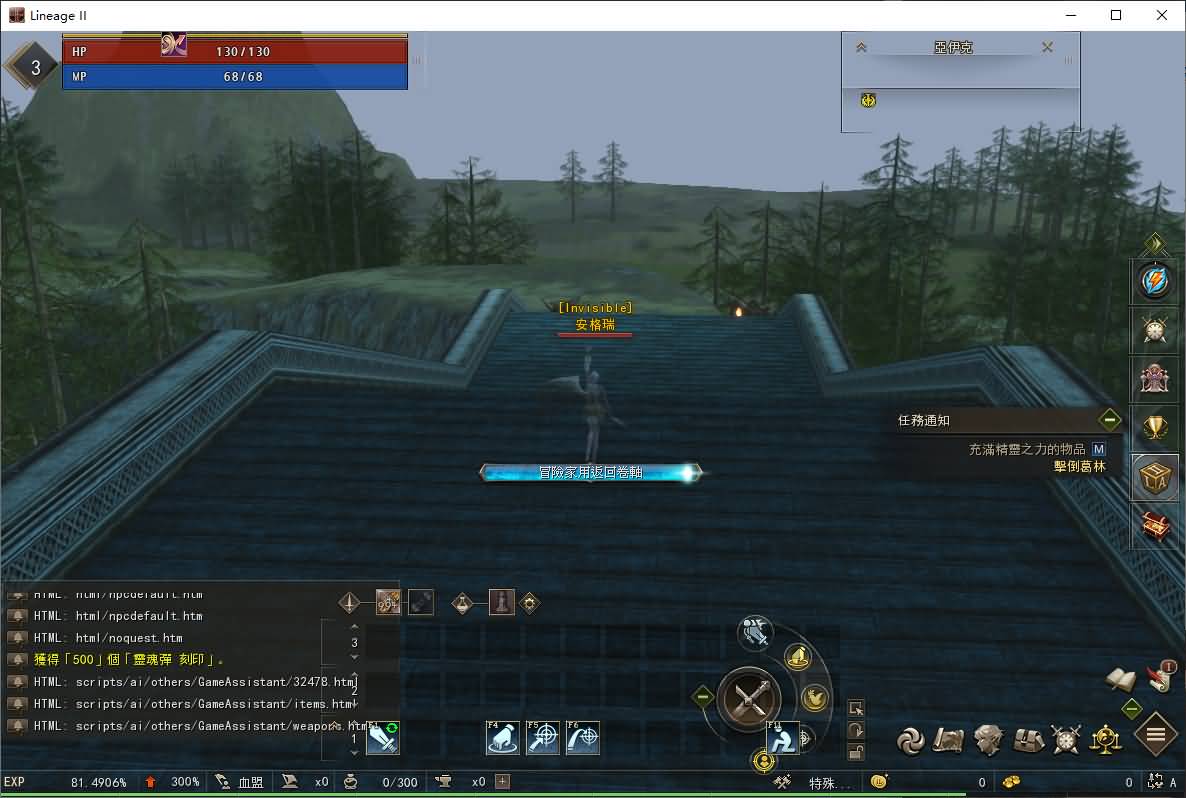Screen dimensions: 1186x798
Task: Open the red treasure chest icon
Action: 1155,525
